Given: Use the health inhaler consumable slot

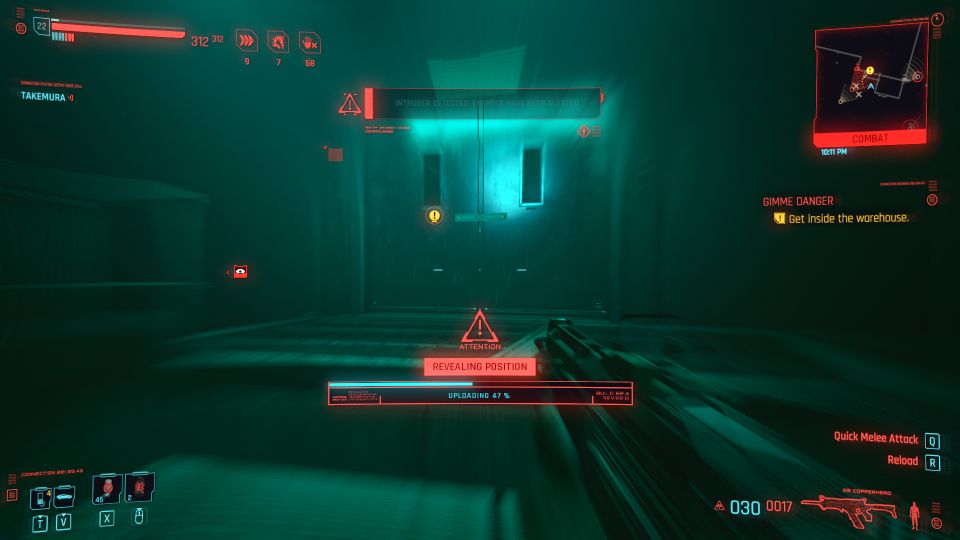Looking at the screenshot, I should 107,490.
